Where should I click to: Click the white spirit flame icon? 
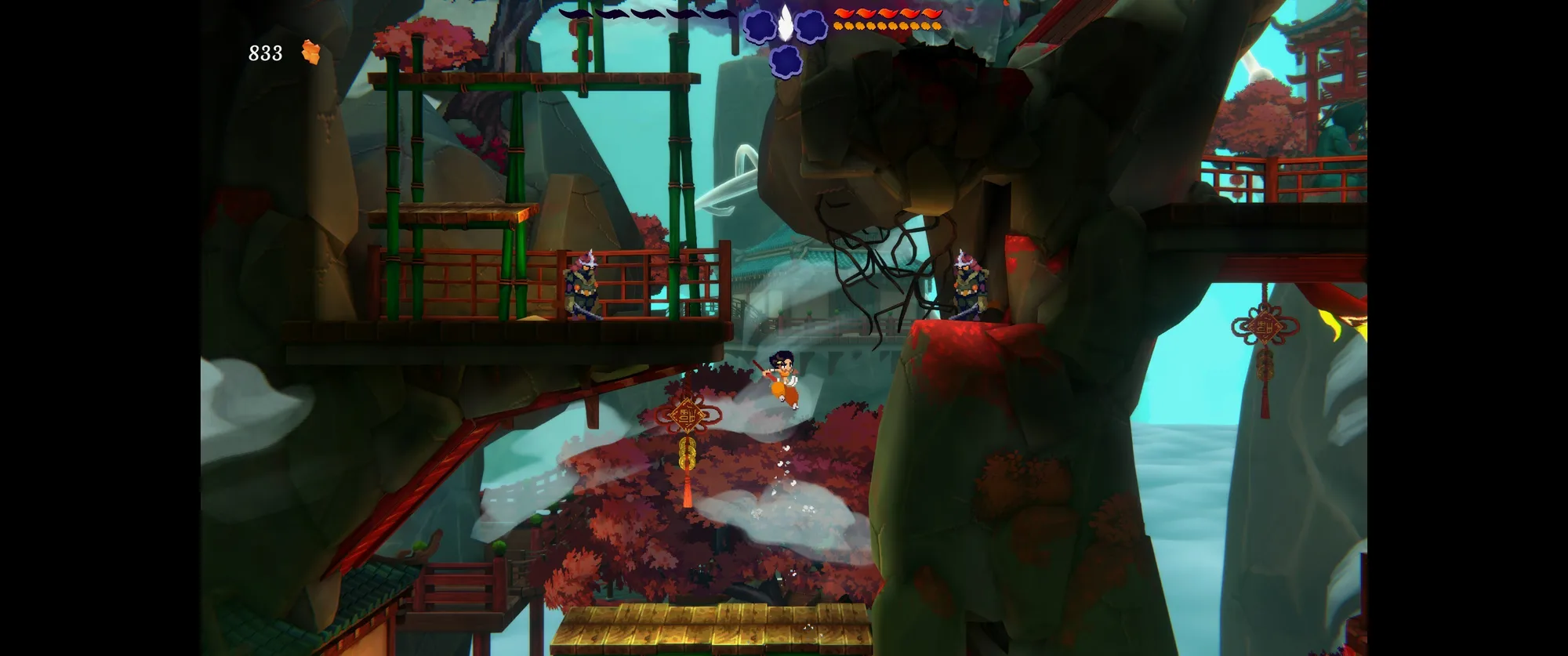coord(785,22)
